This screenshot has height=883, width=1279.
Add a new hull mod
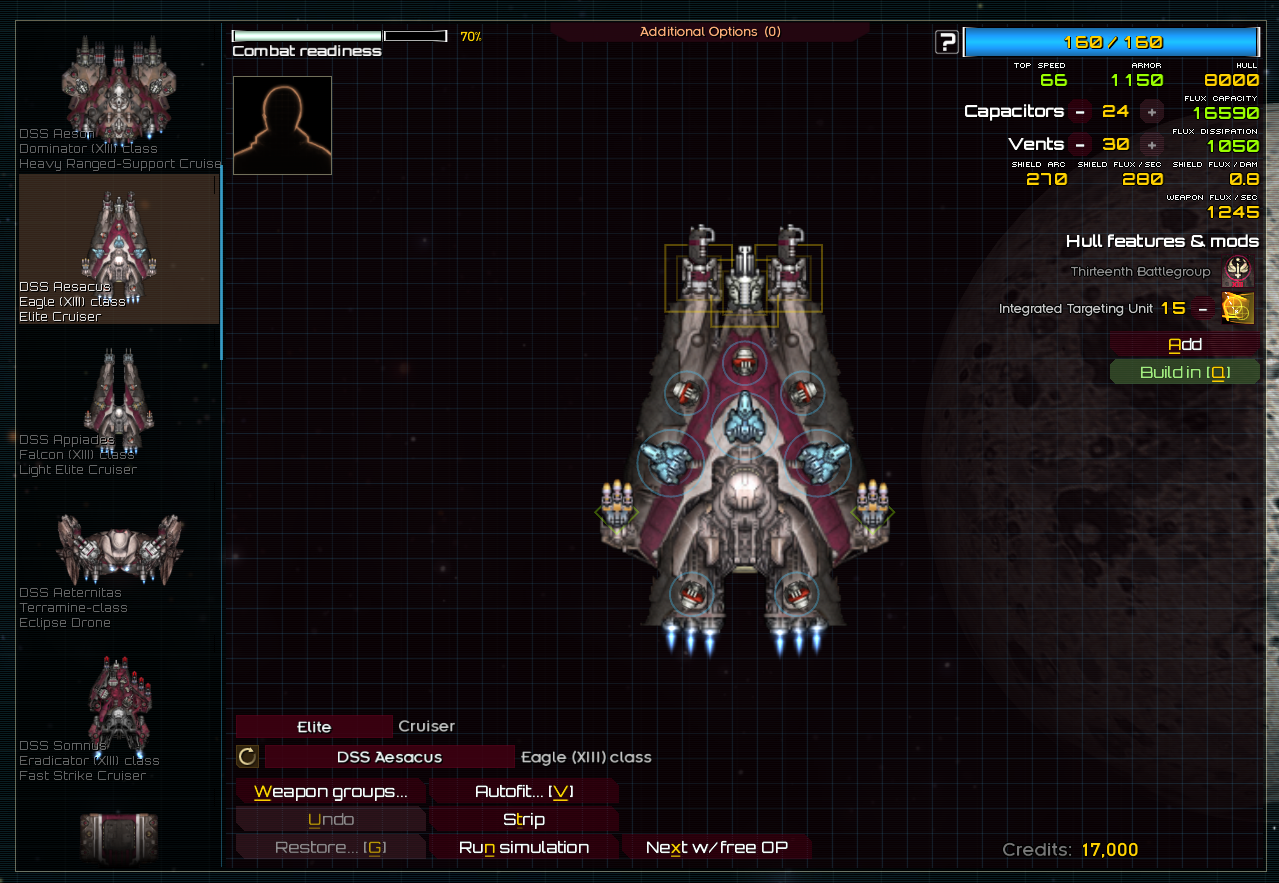click(x=1185, y=345)
